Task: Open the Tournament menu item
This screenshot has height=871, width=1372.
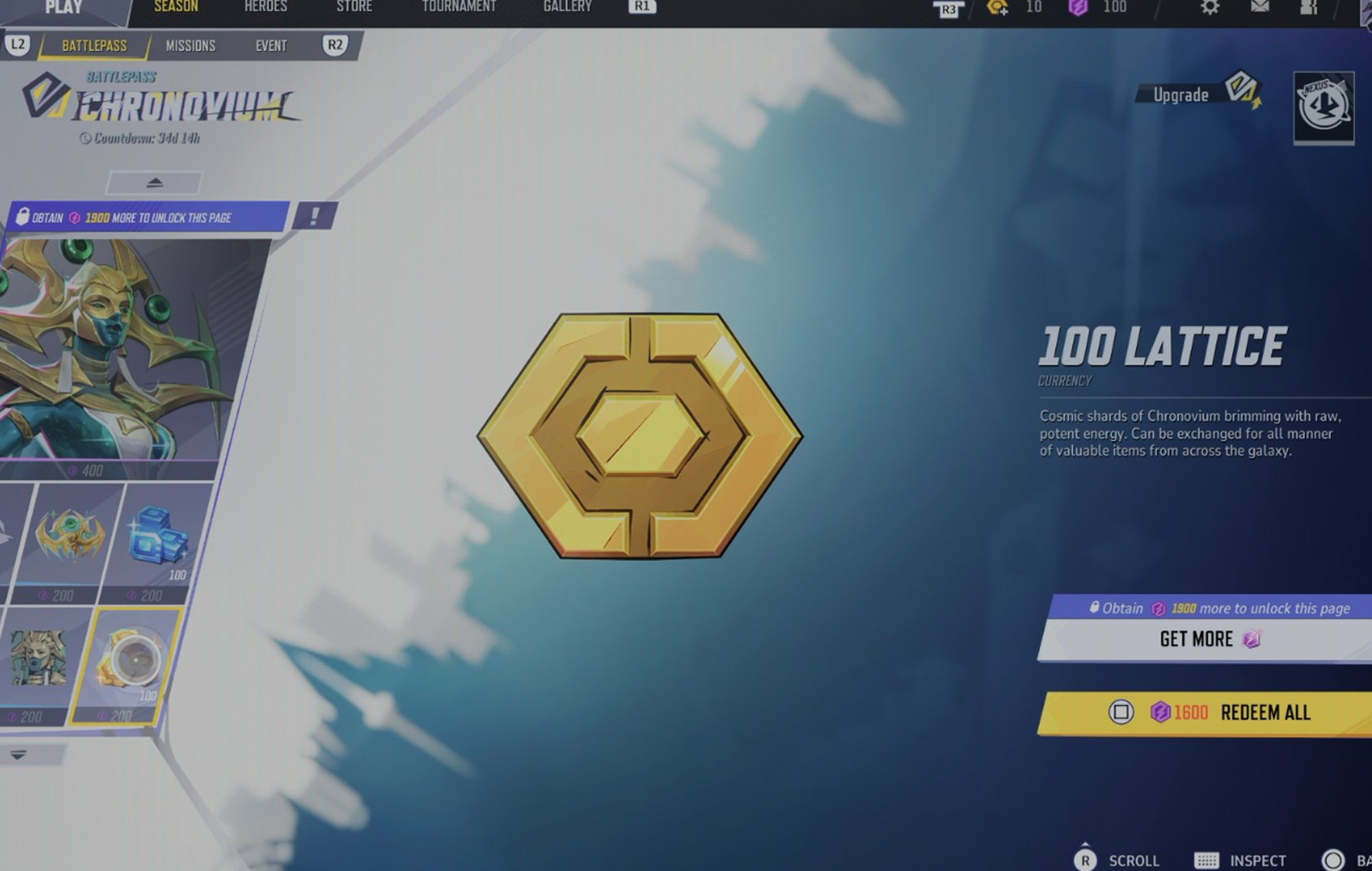Action: (460, 6)
